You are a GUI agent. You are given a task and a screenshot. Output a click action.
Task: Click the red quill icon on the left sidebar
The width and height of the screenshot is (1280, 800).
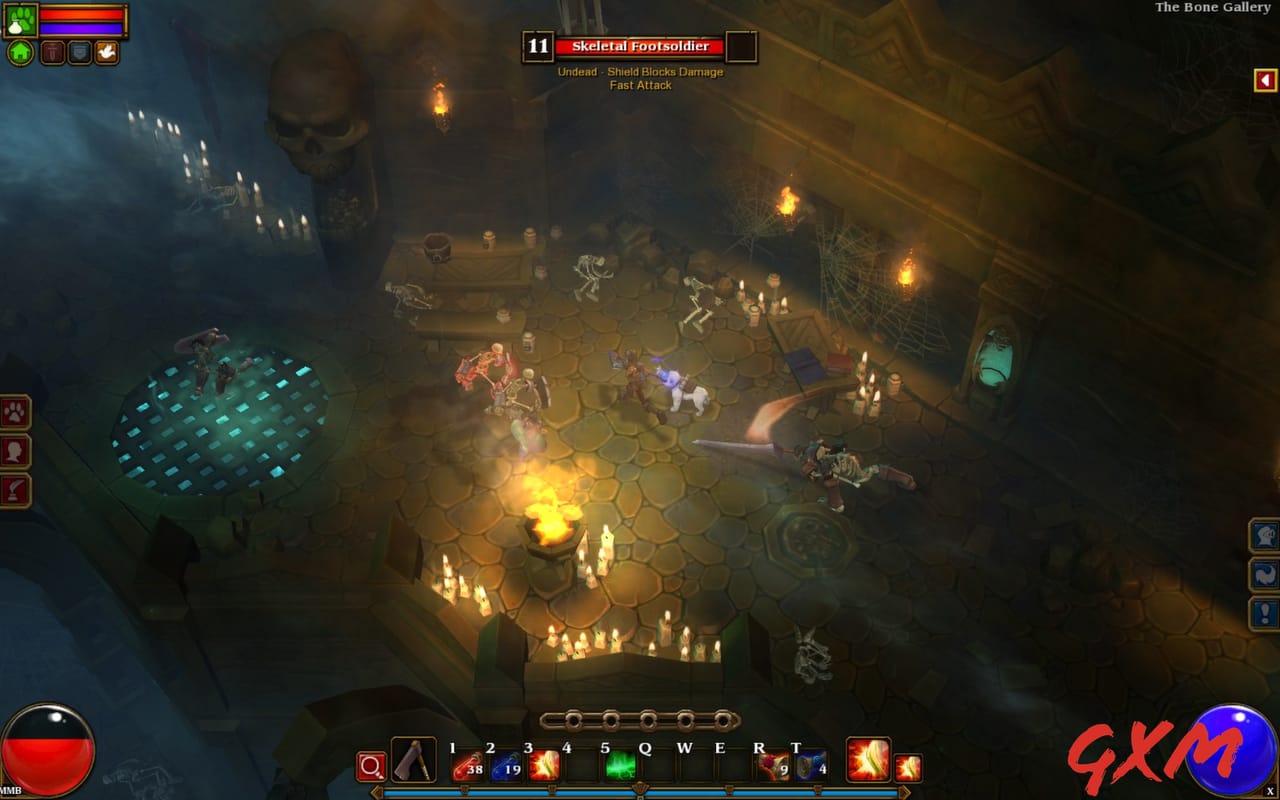(13, 489)
